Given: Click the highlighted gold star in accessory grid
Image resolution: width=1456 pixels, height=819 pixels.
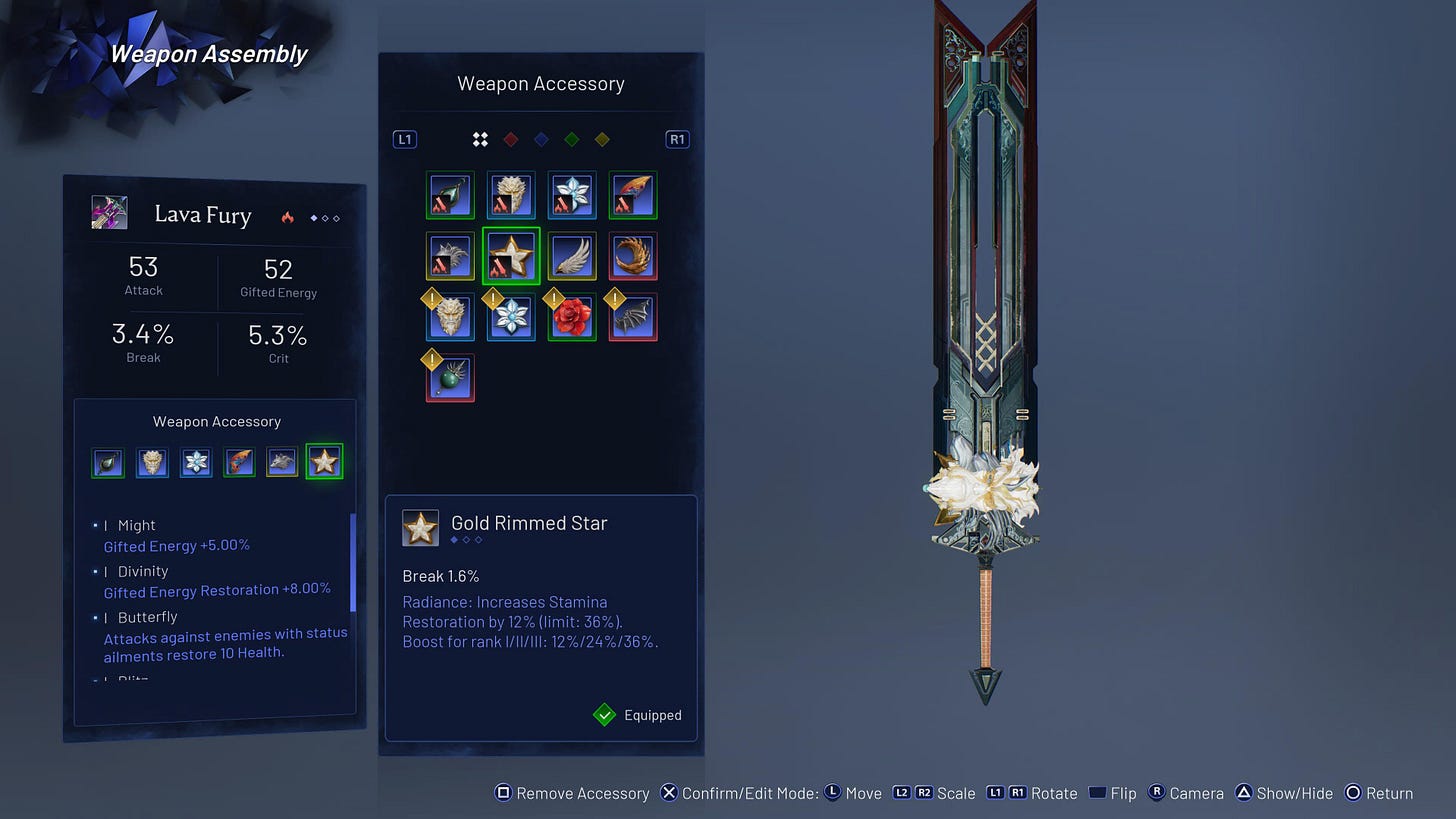Looking at the screenshot, I should [x=511, y=256].
